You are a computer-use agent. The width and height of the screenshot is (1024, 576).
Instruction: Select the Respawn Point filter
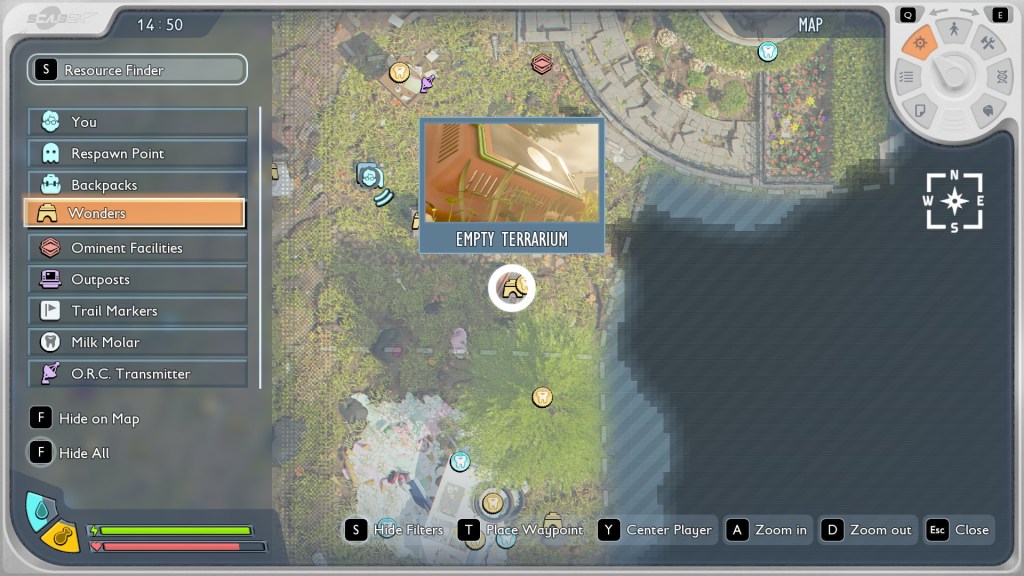click(137, 153)
